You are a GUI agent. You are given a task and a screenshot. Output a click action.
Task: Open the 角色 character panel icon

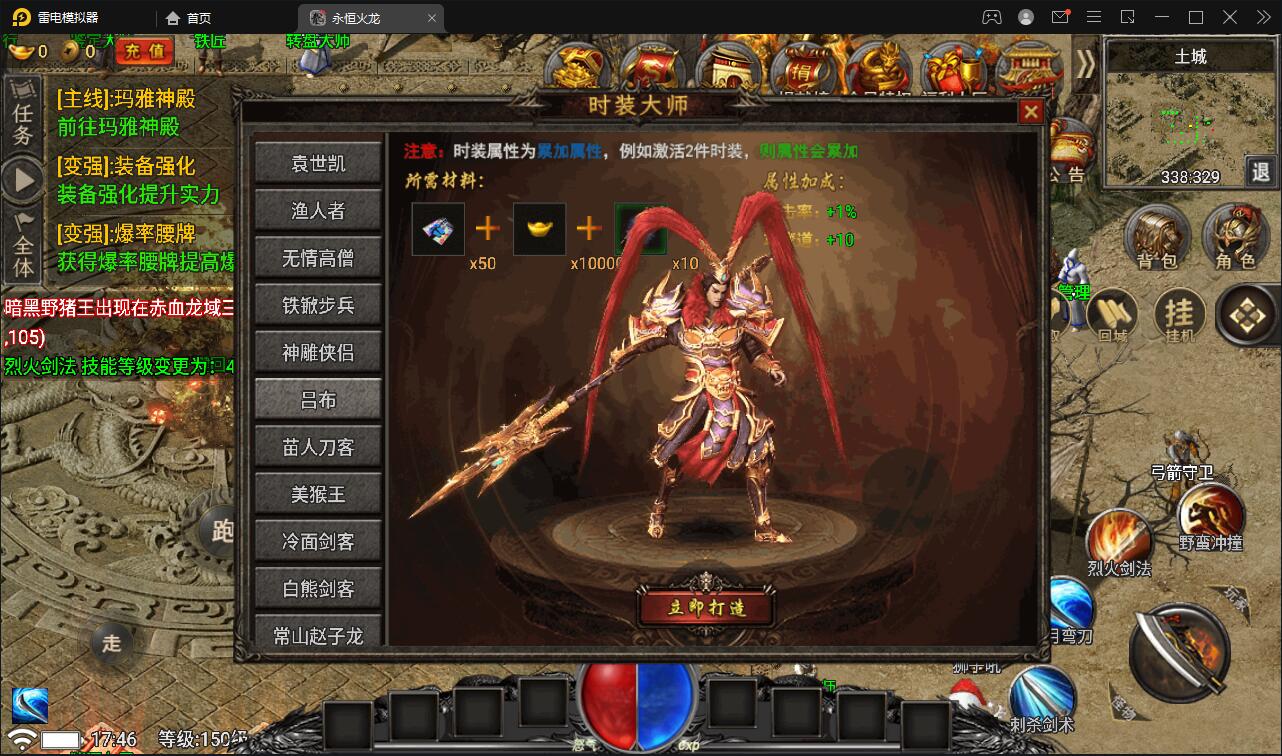pyautogui.click(x=1238, y=237)
